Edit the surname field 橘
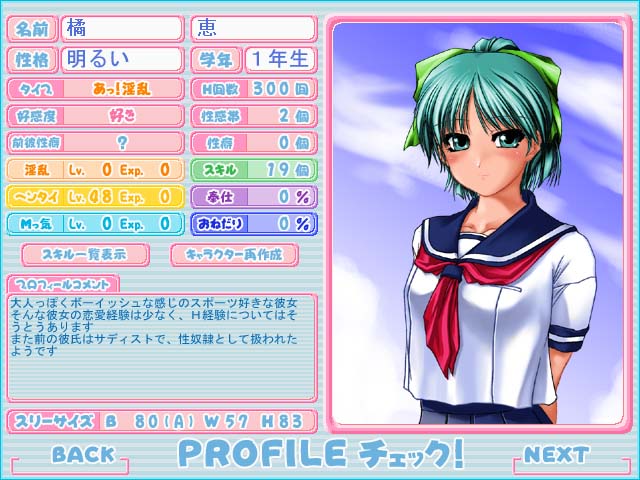Image resolution: width=640 pixels, height=480 pixels. click(x=122, y=28)
